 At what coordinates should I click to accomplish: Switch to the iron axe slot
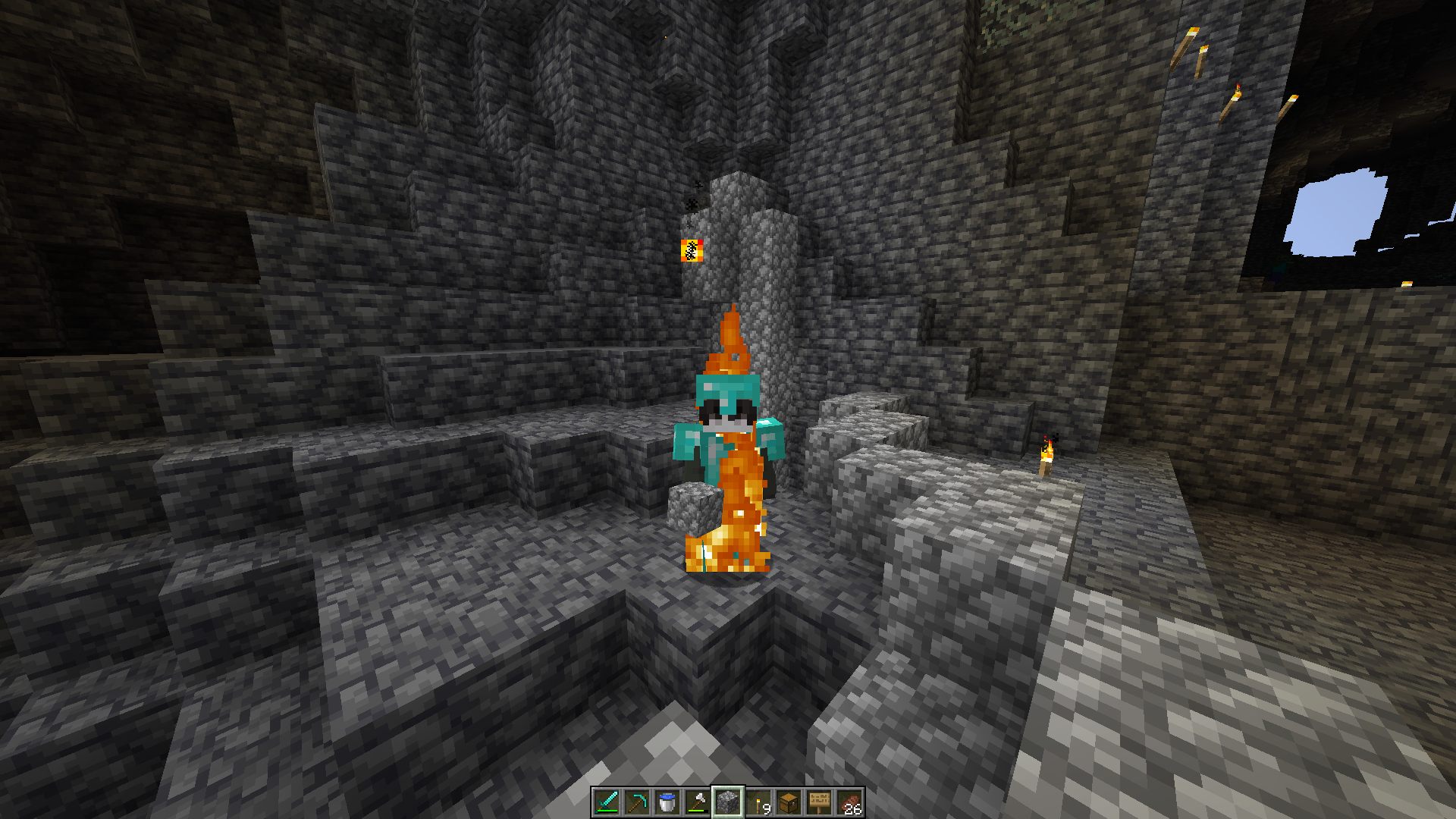(698, 802)
